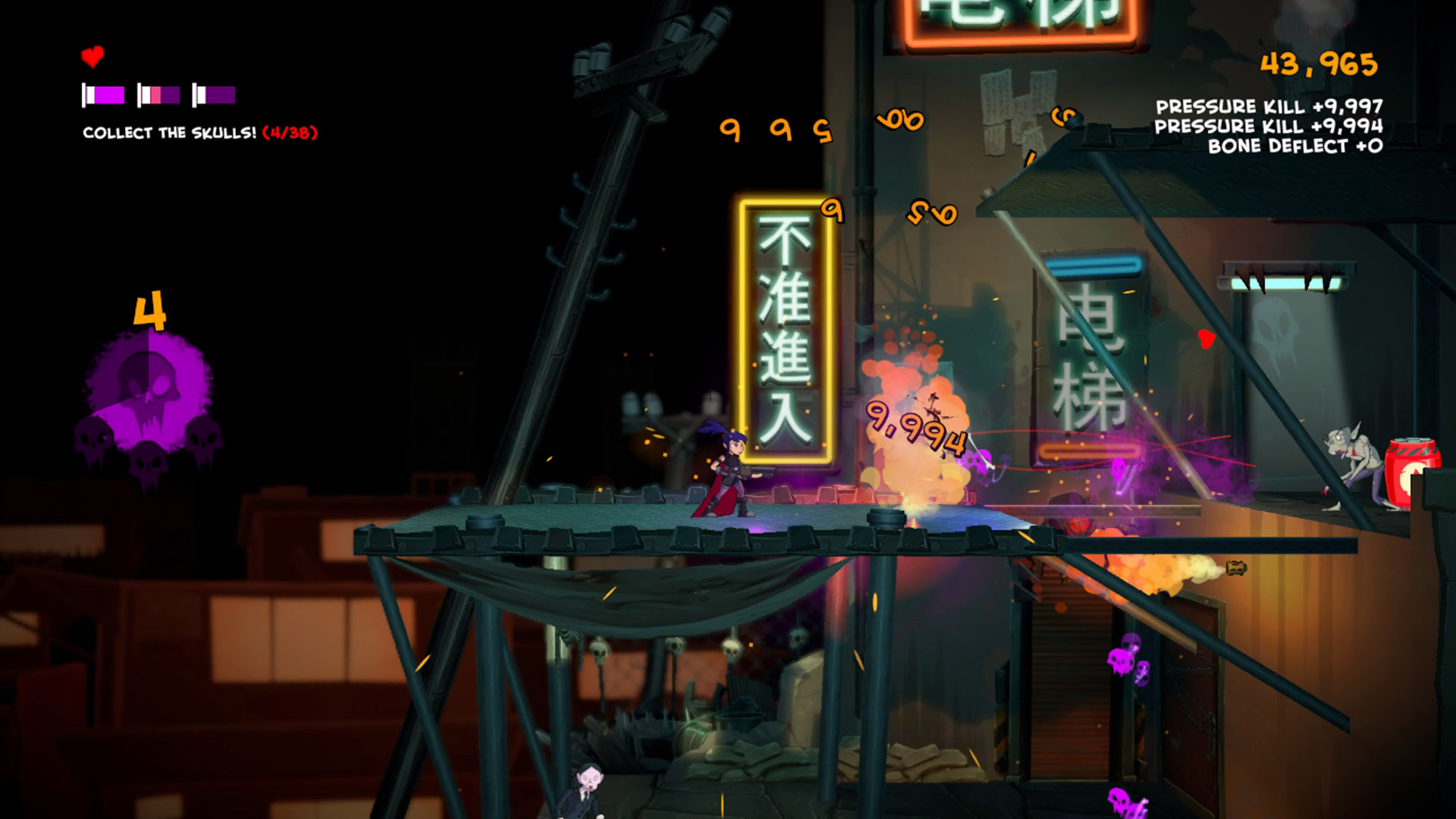
Task: Click the score counter 43,965
Action: point(1319,64)
